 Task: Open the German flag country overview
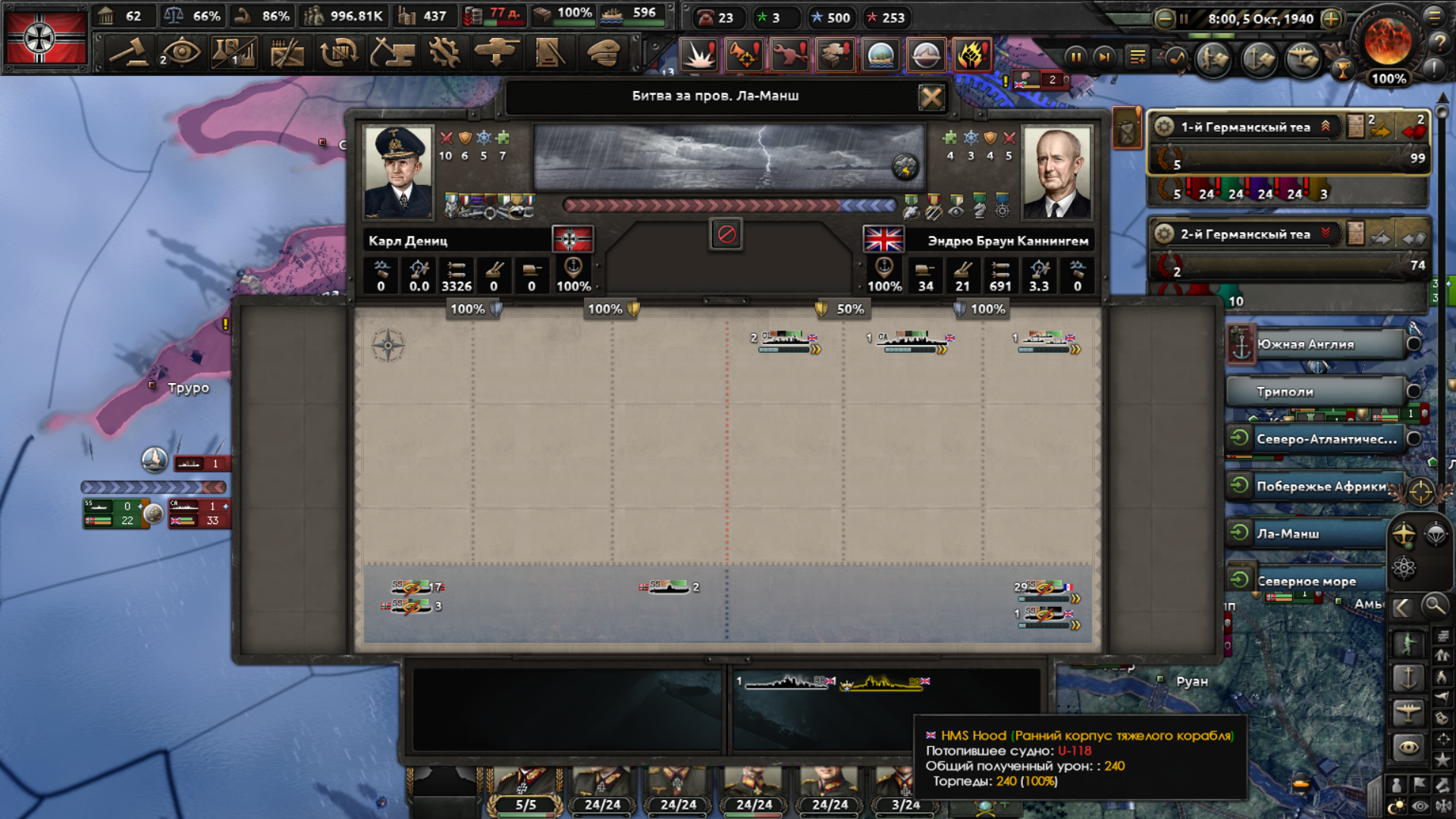point(45,38)
